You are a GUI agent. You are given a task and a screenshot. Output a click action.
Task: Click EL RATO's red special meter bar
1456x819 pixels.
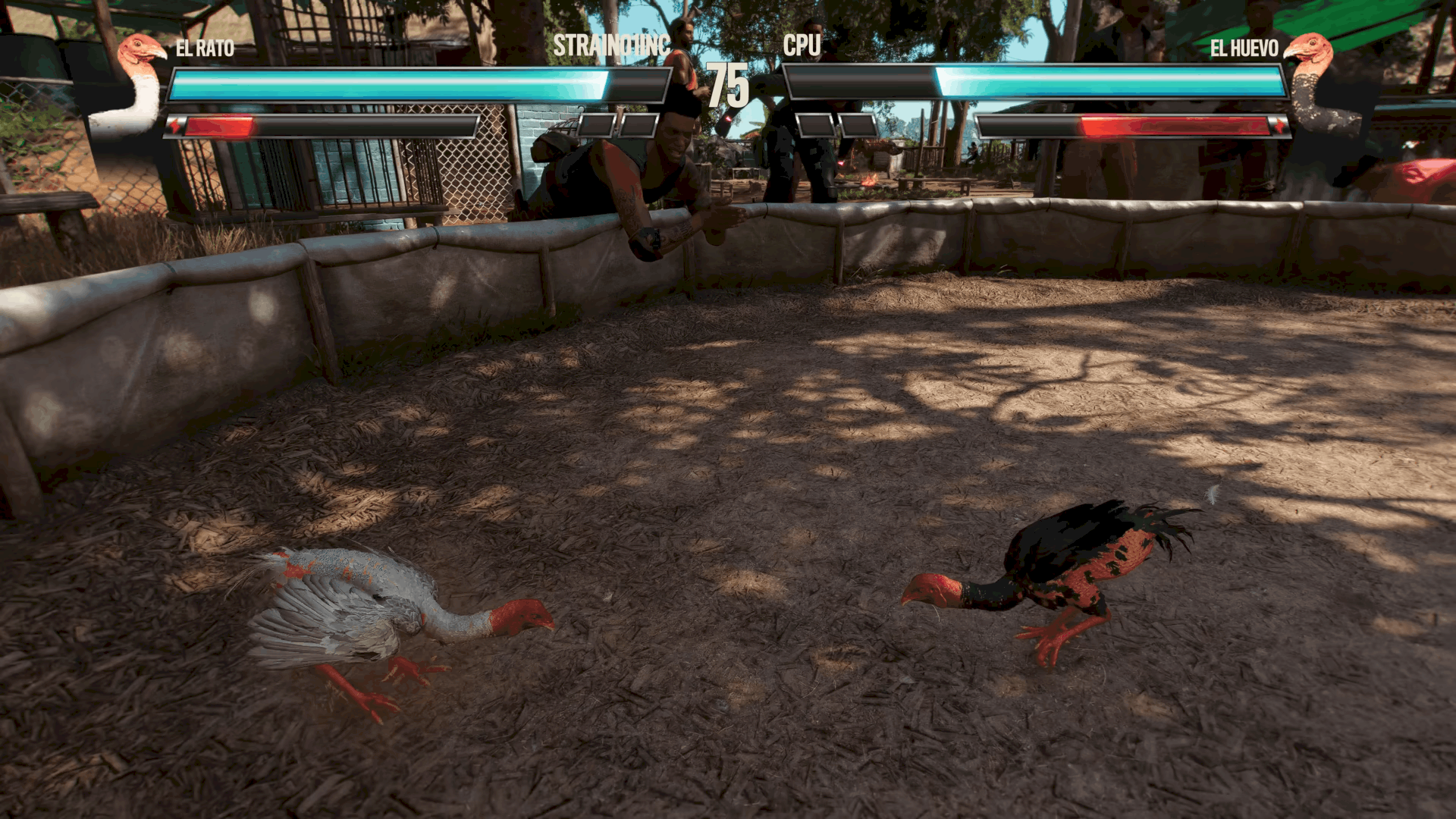tap(220, 126)
